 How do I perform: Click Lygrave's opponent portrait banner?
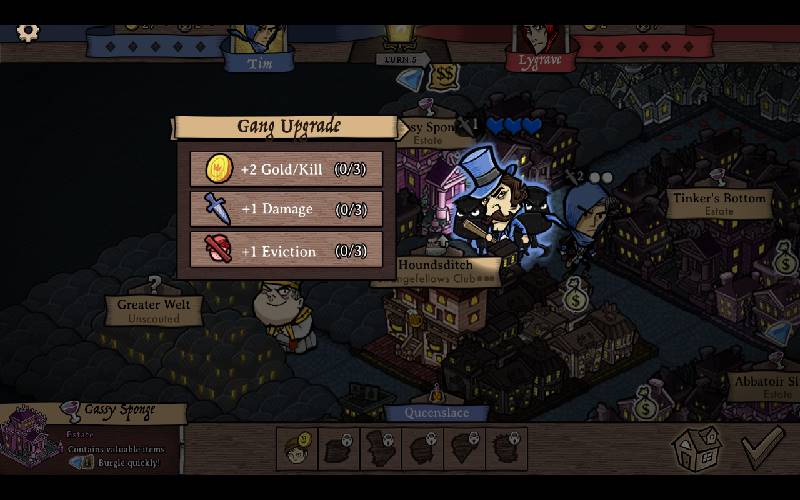click(540, 49)
